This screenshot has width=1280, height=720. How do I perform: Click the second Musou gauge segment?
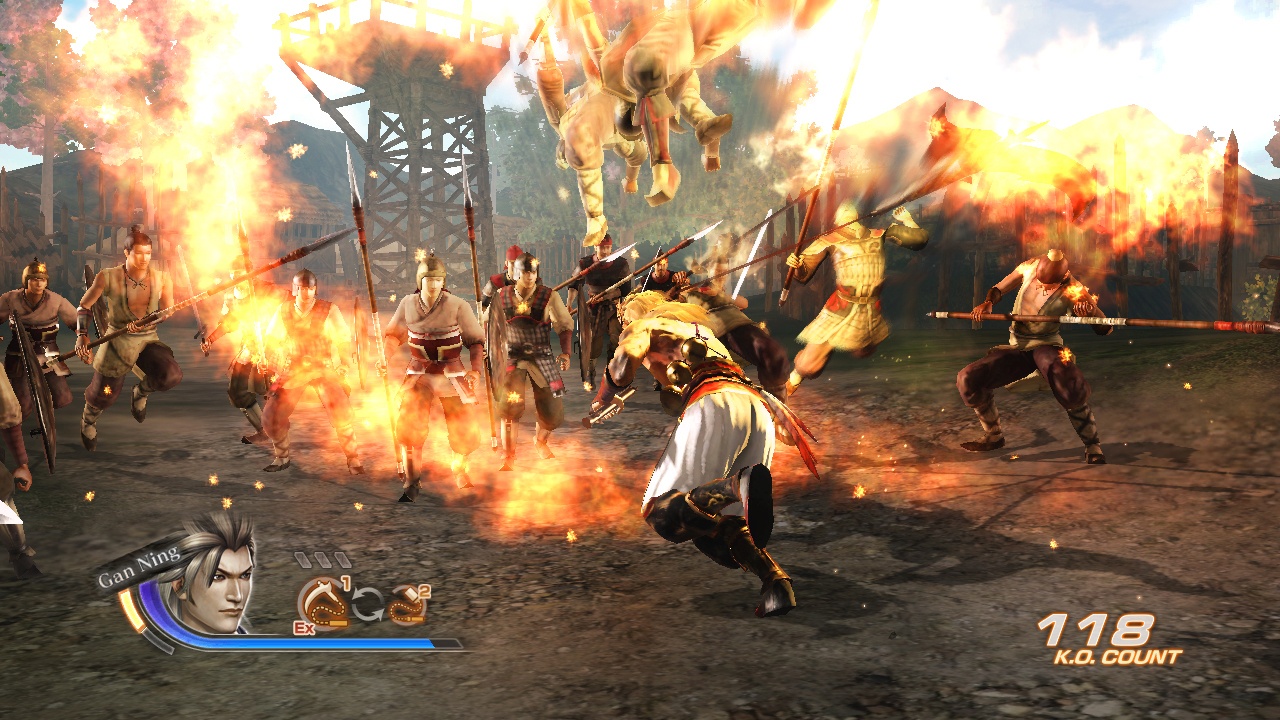tap(322, 559)
